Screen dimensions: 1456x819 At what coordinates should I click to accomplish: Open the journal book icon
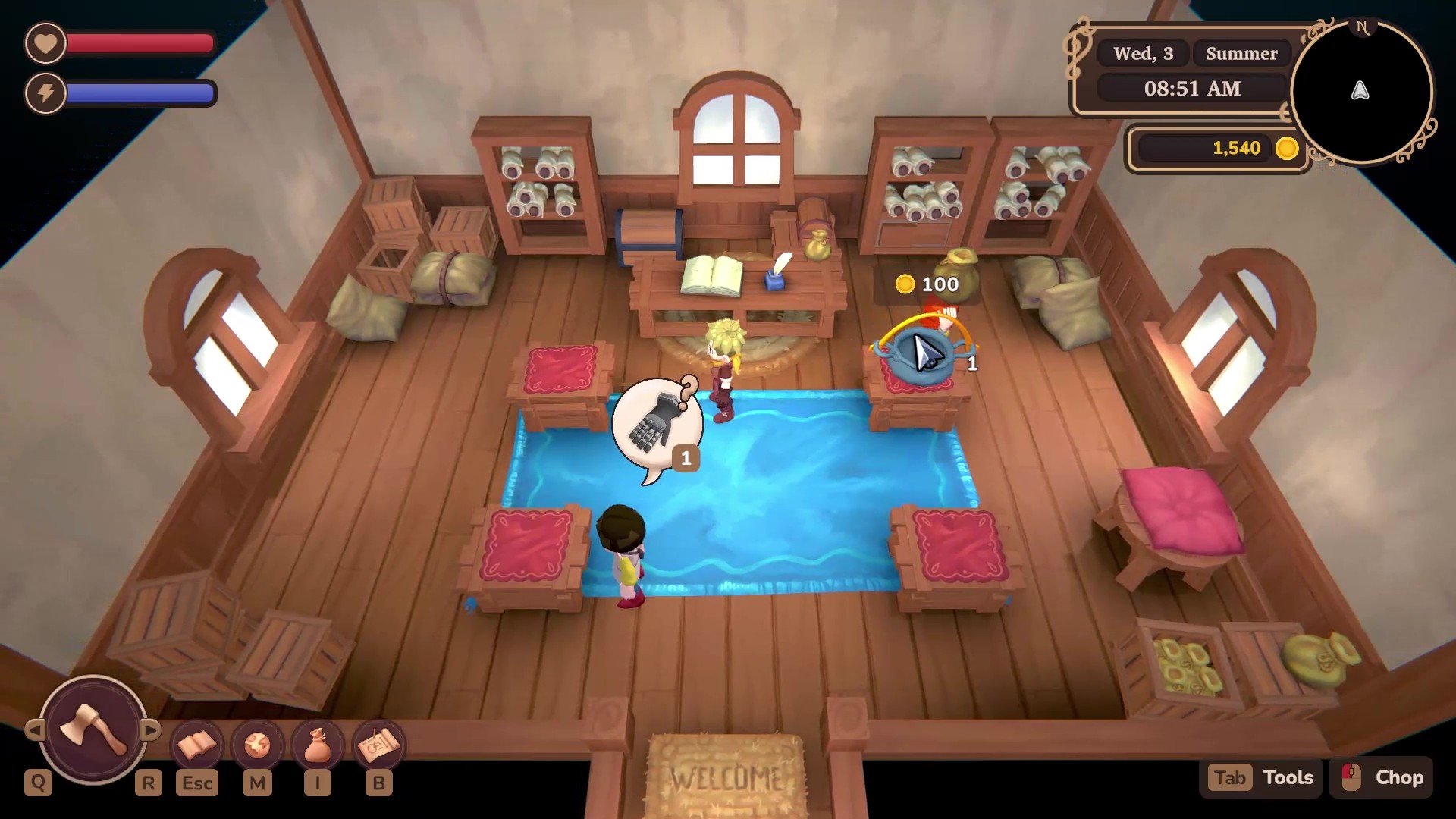[x=196, y=746]
